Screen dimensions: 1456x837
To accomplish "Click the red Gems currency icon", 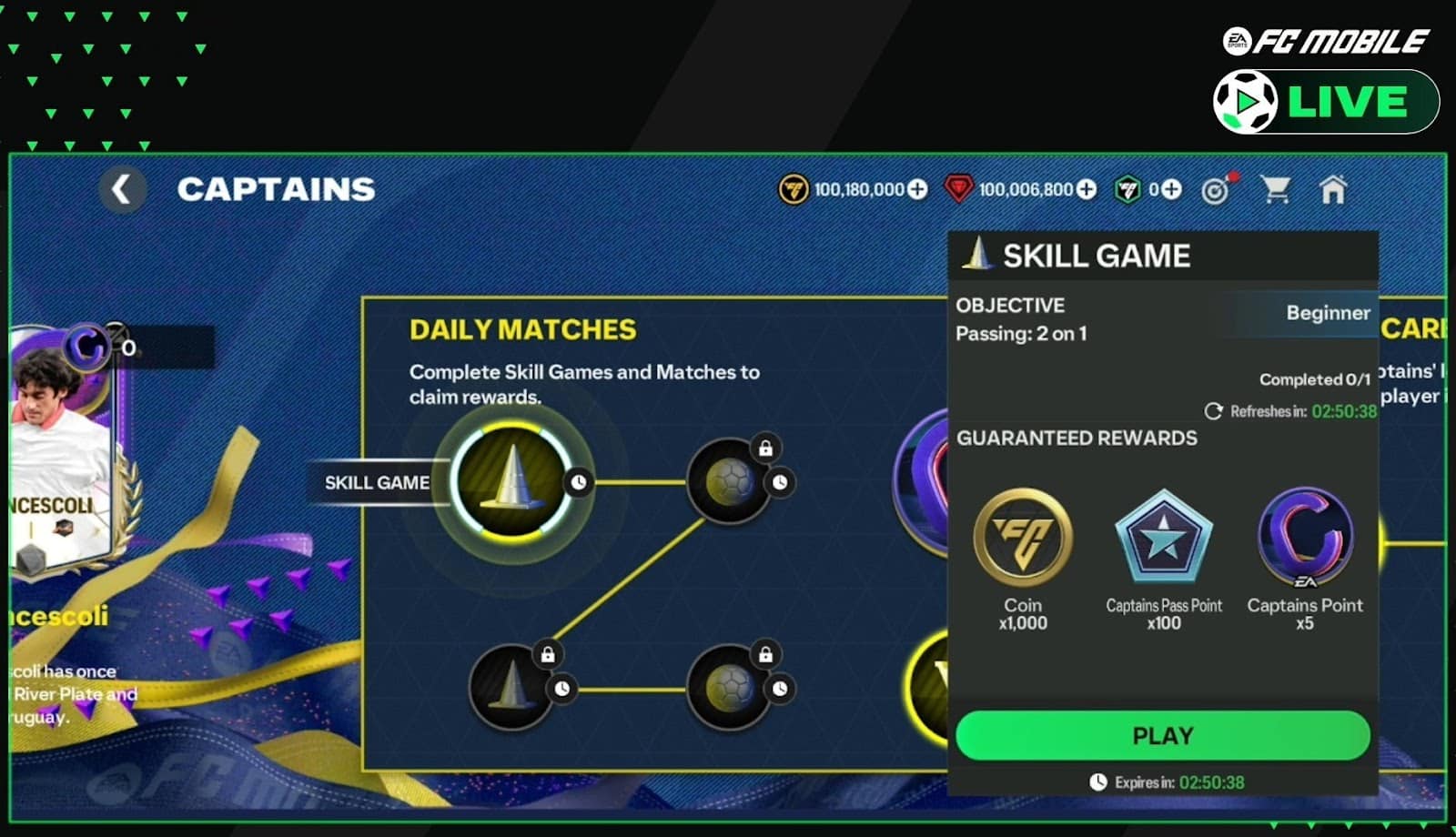I will click(959, 190).
